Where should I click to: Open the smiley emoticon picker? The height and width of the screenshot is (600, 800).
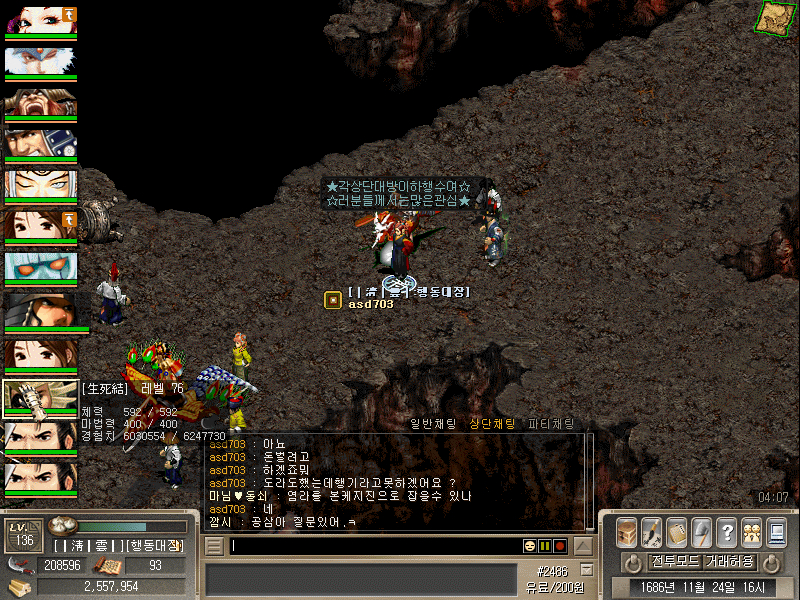(x=530, y=546)
